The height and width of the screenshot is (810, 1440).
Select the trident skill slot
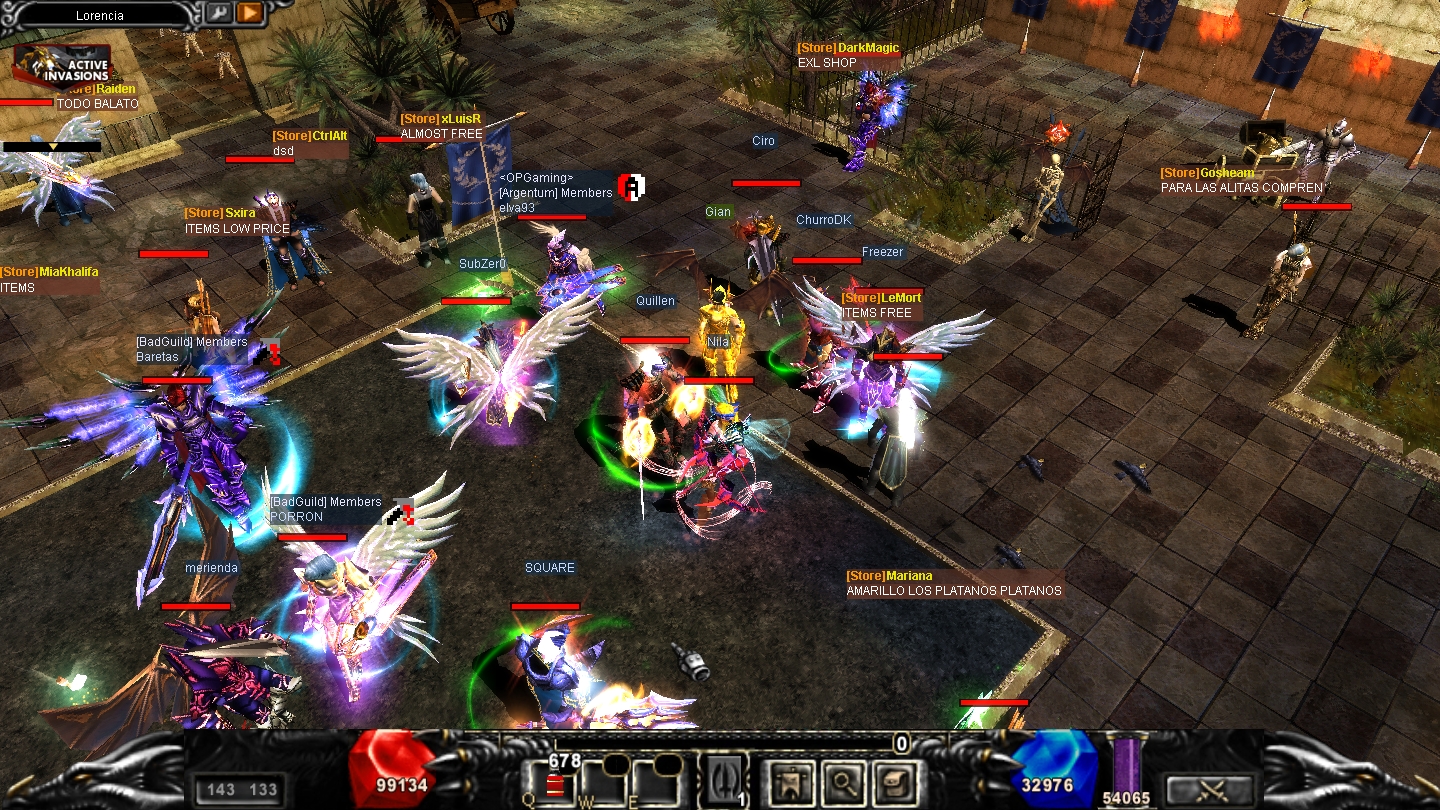(724, 779)
